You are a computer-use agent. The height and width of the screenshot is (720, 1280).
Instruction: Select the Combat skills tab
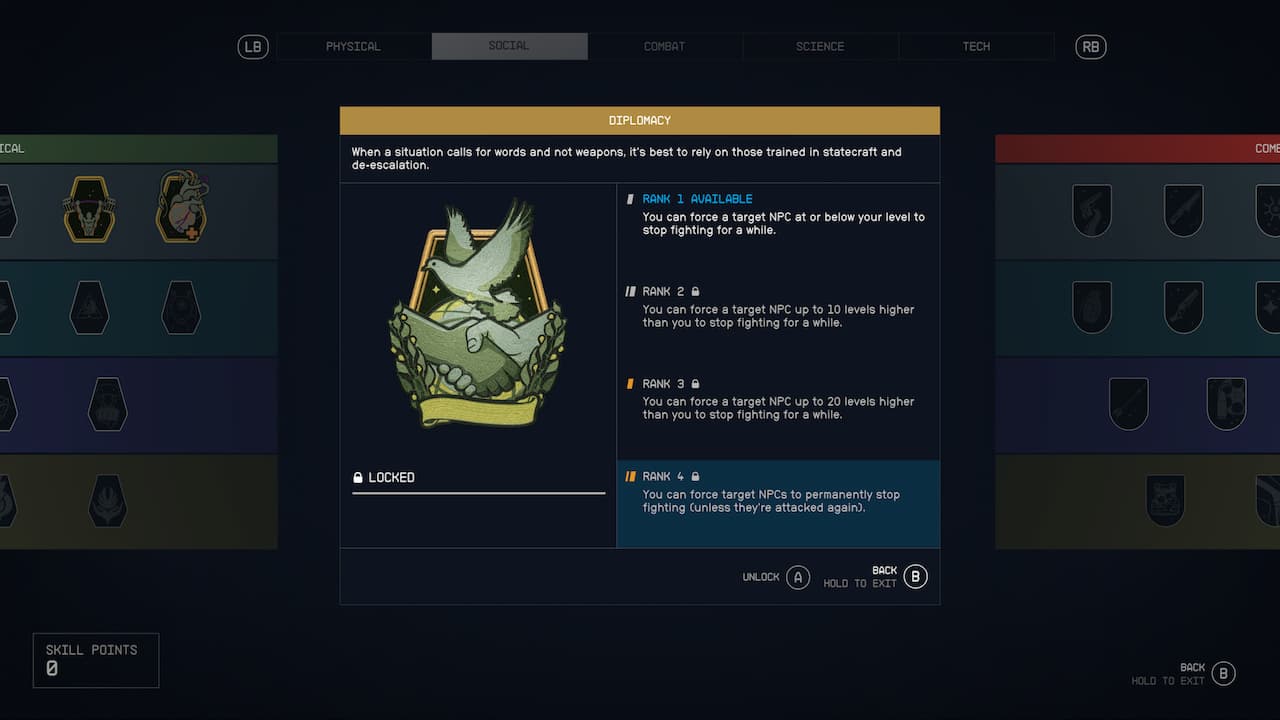(x=665, y=46)
